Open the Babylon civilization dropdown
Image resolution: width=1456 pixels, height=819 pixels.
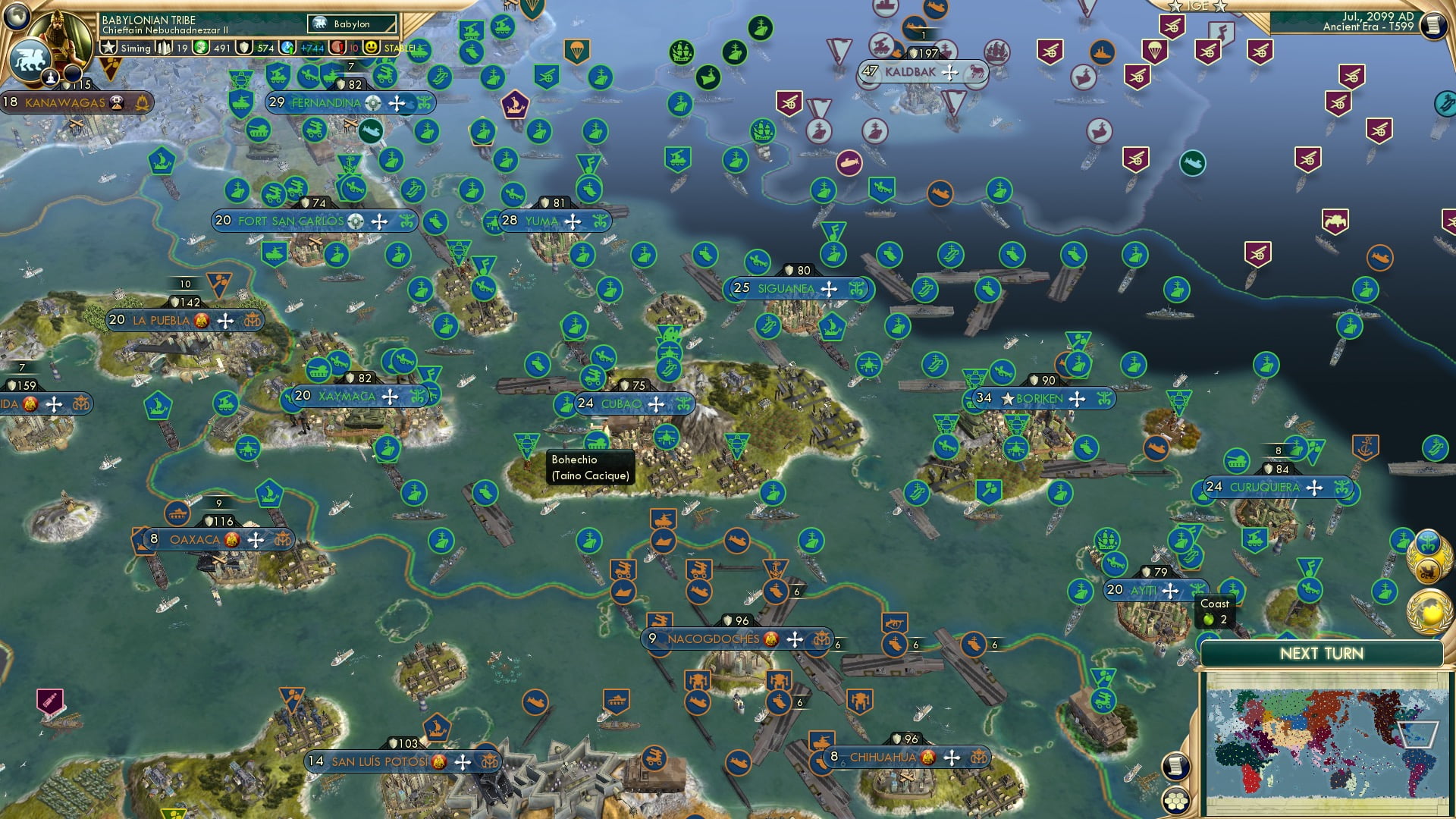[351, 24]
